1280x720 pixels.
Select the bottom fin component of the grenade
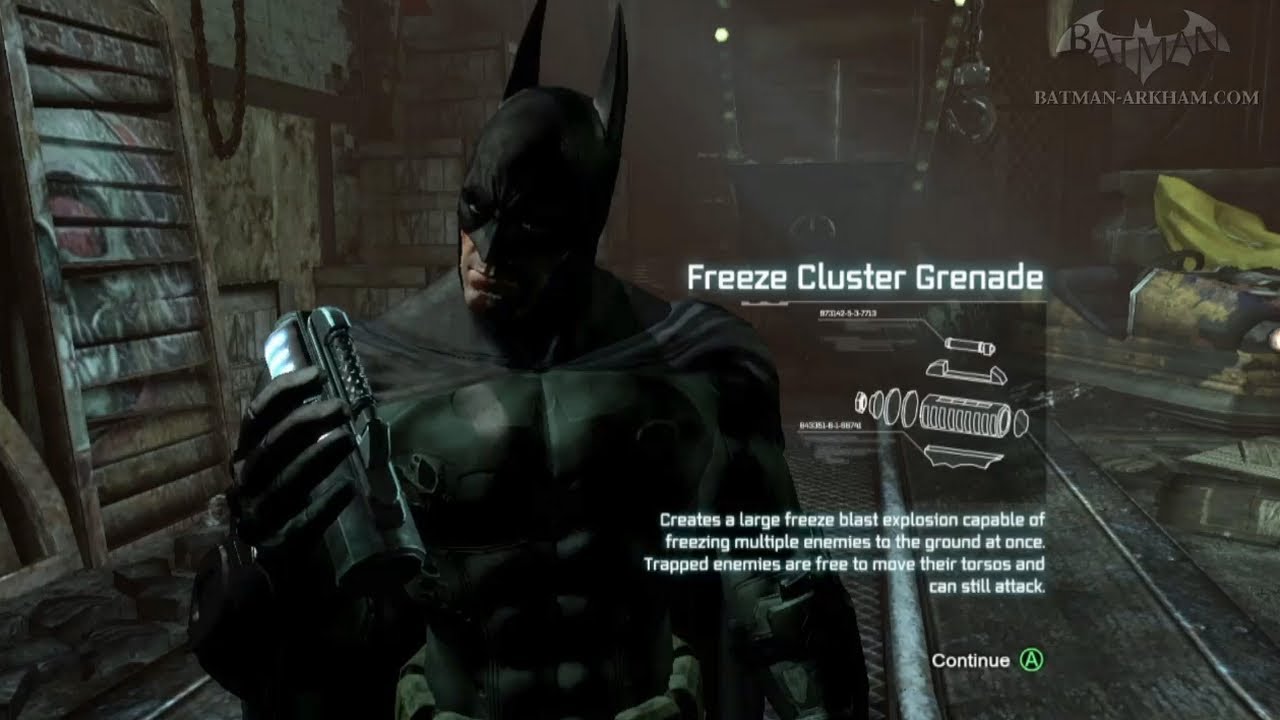[x=962, y=455]
